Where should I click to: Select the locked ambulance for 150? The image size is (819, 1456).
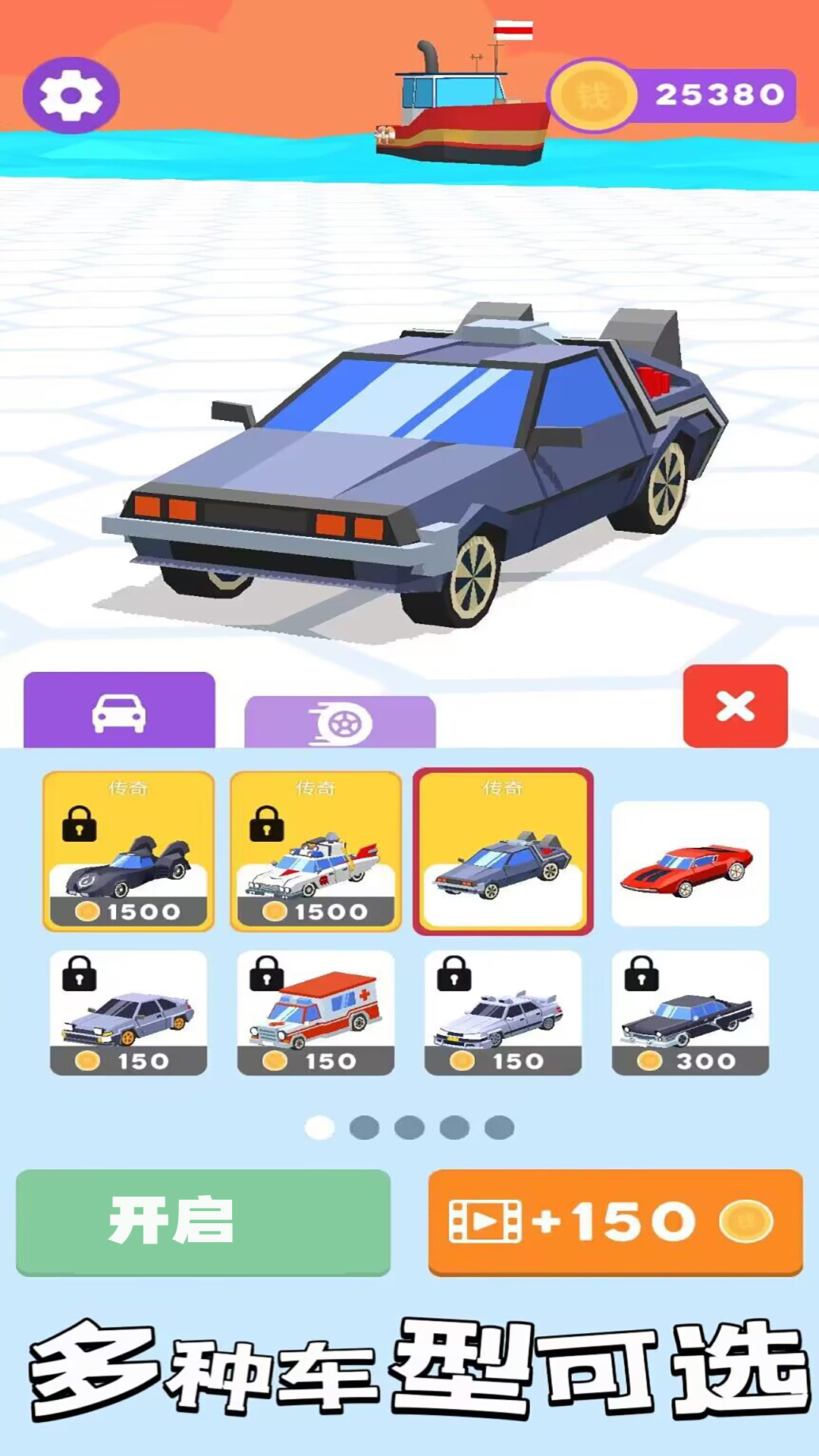315,1012
